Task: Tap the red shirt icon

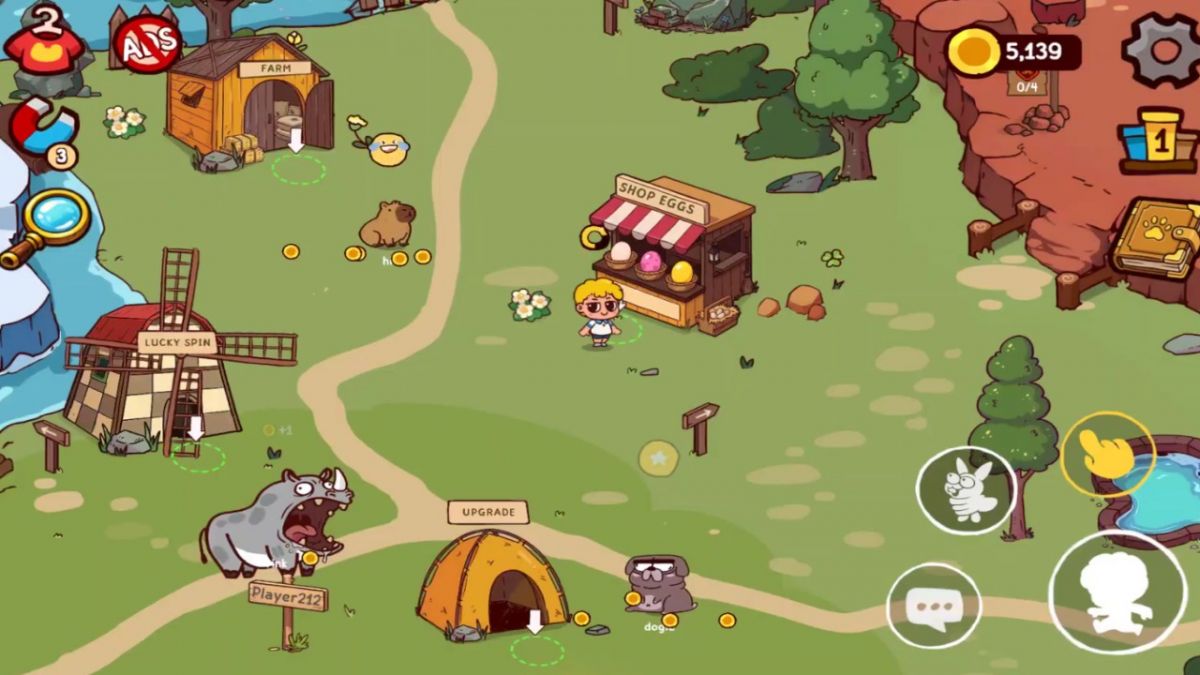Action: point(44,45)
